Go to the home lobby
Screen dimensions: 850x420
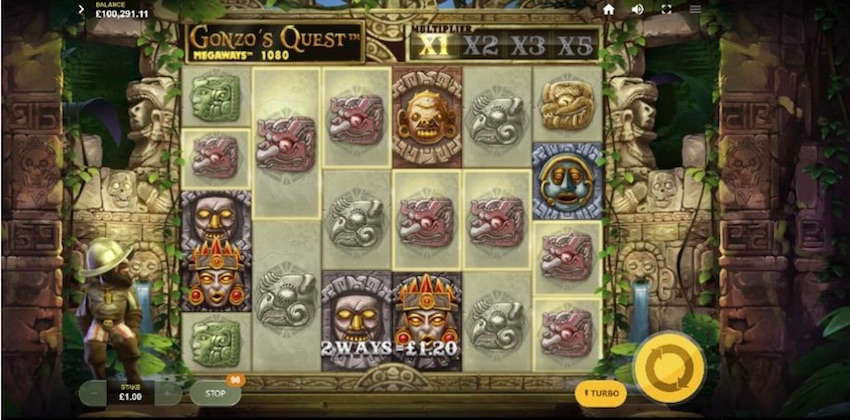point(608,9)
